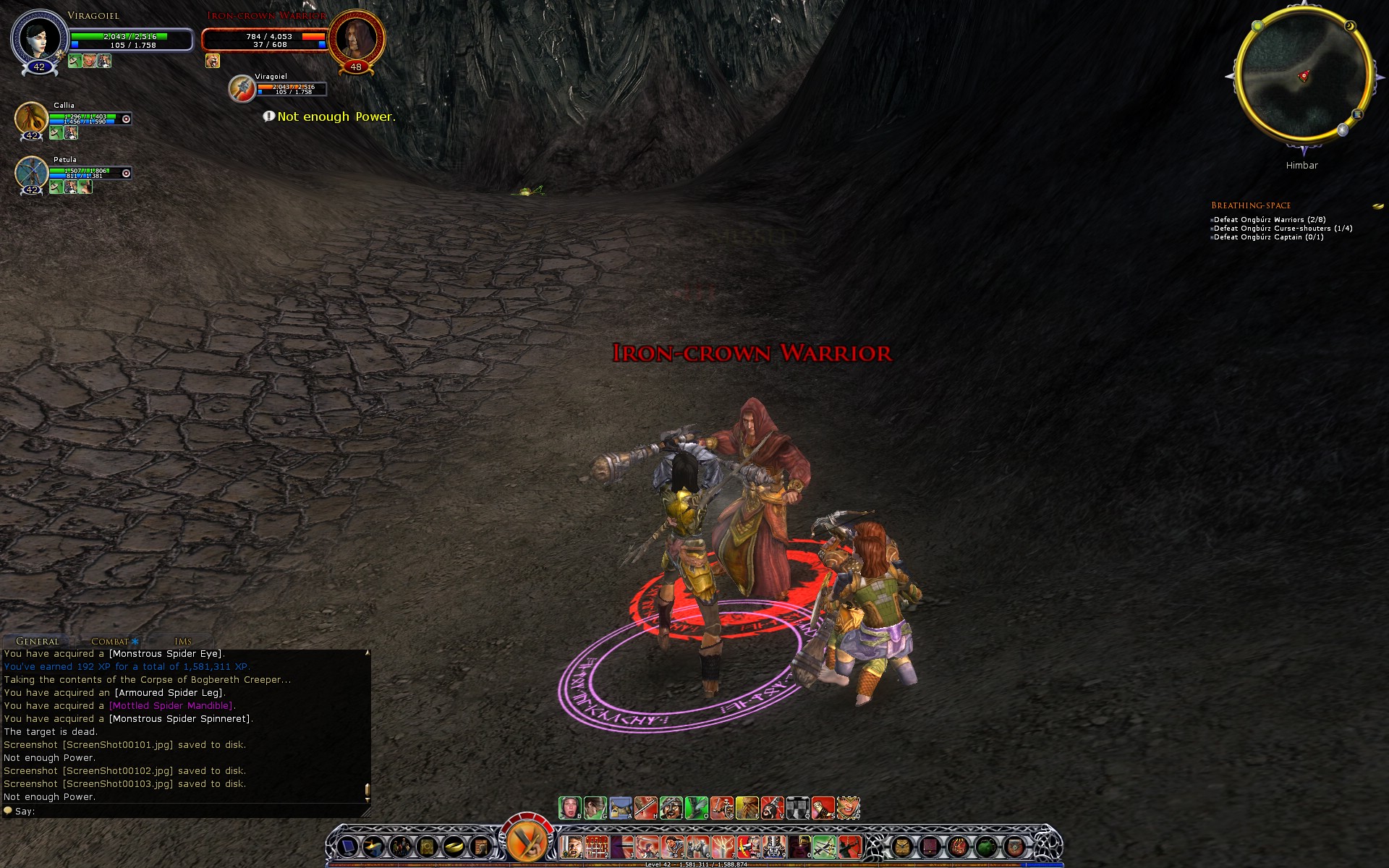Toggle the large orange auto-attack button

coord(527,841)
